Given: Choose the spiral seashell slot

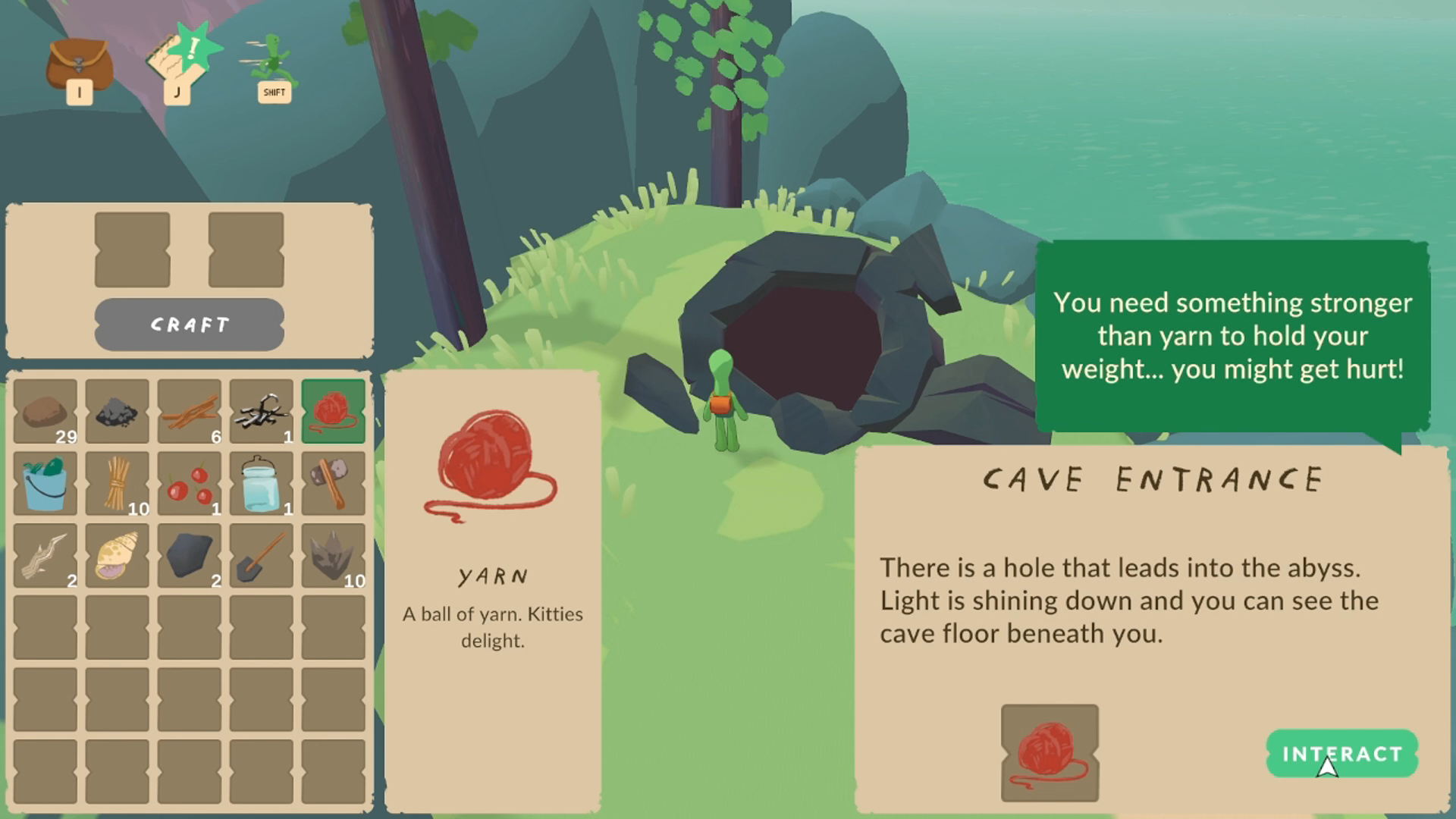Looking at the screenshot, I should point(117,555).
